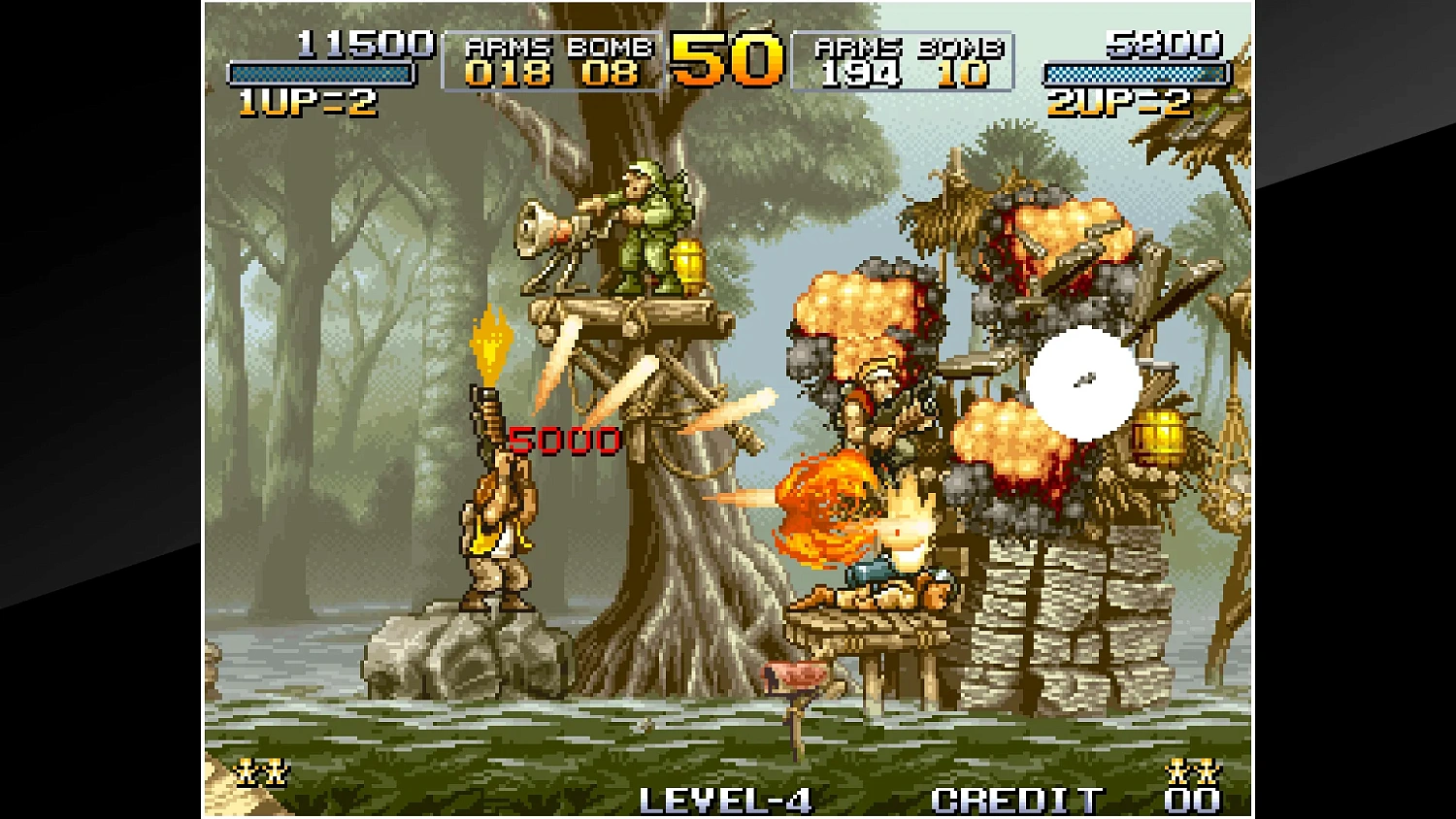Click the player 2 energy bar
This screenshot has height=819, width=1456.
coord(1136,71)
